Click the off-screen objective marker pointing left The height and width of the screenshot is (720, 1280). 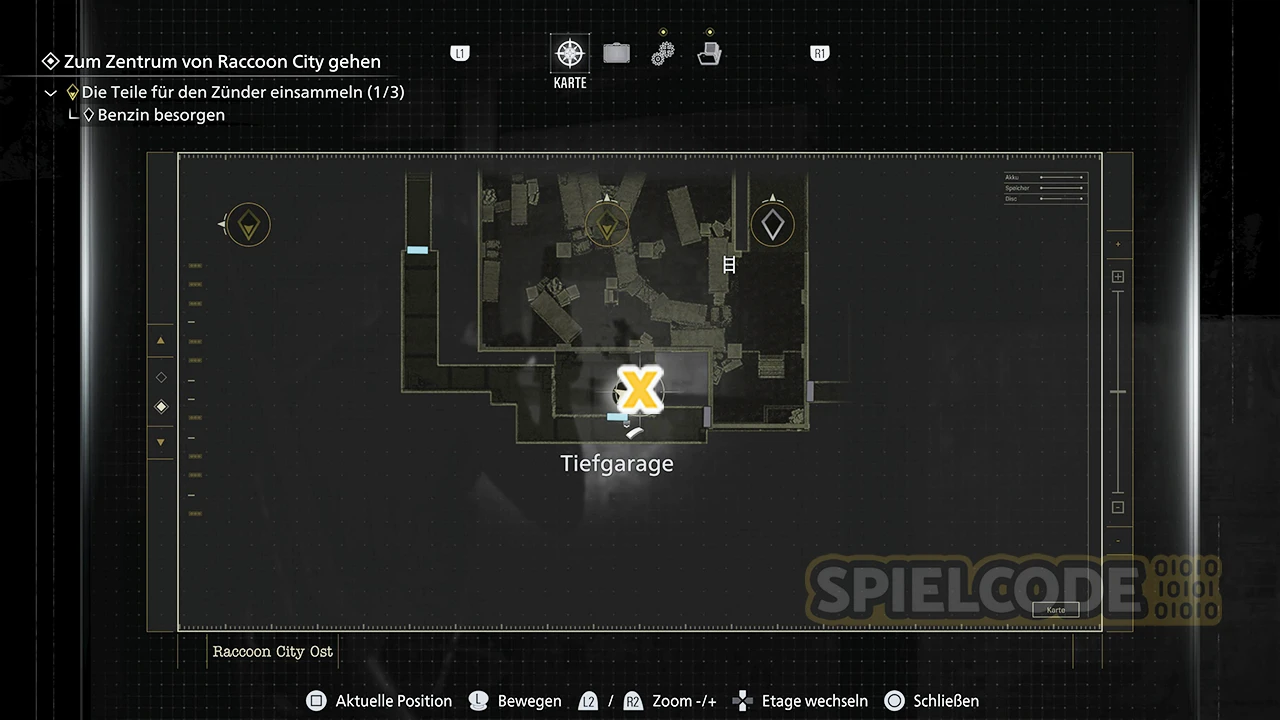pyautogui.click(x=248, y=225)
